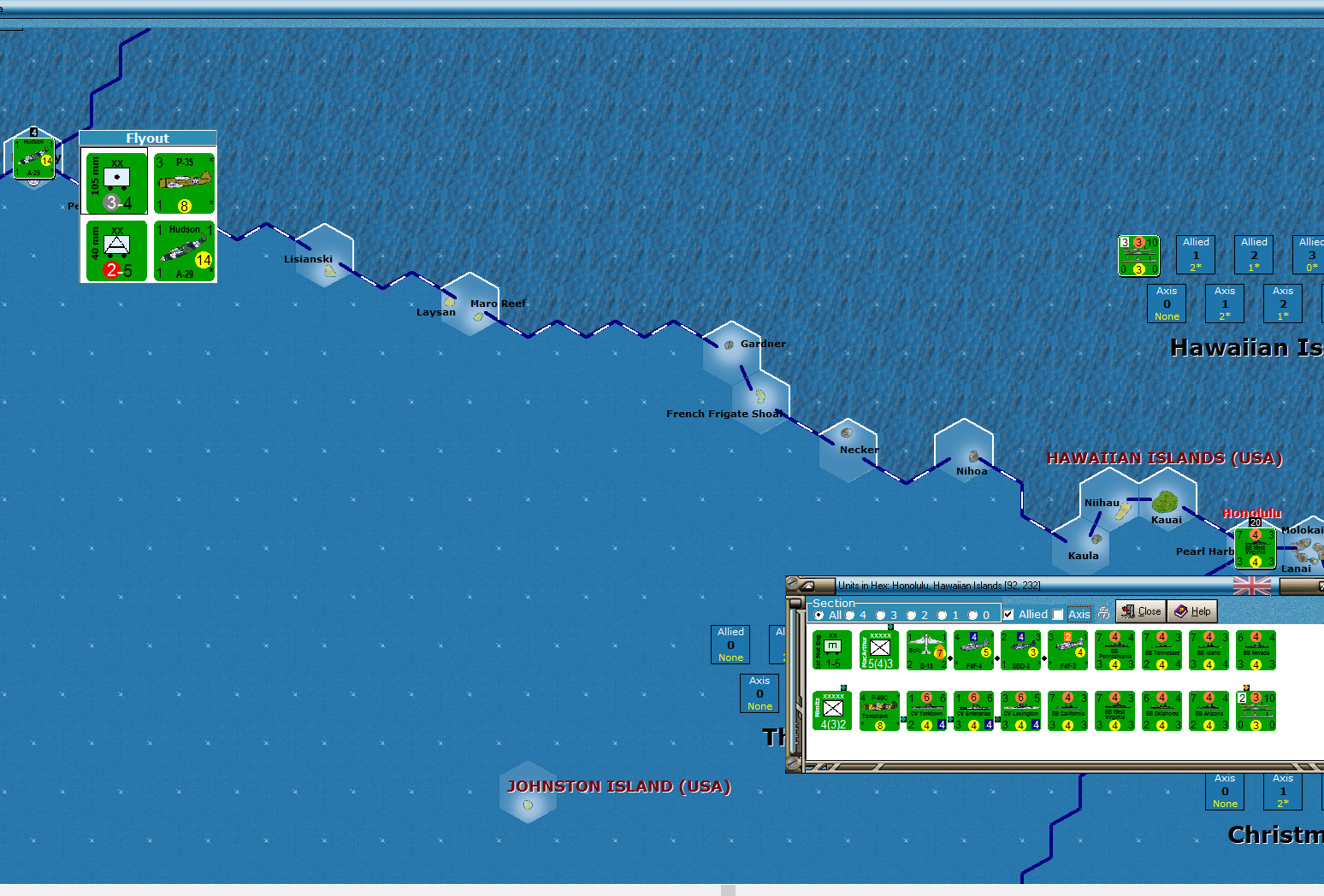Open Help from the units panel

tap(1192, 610)
